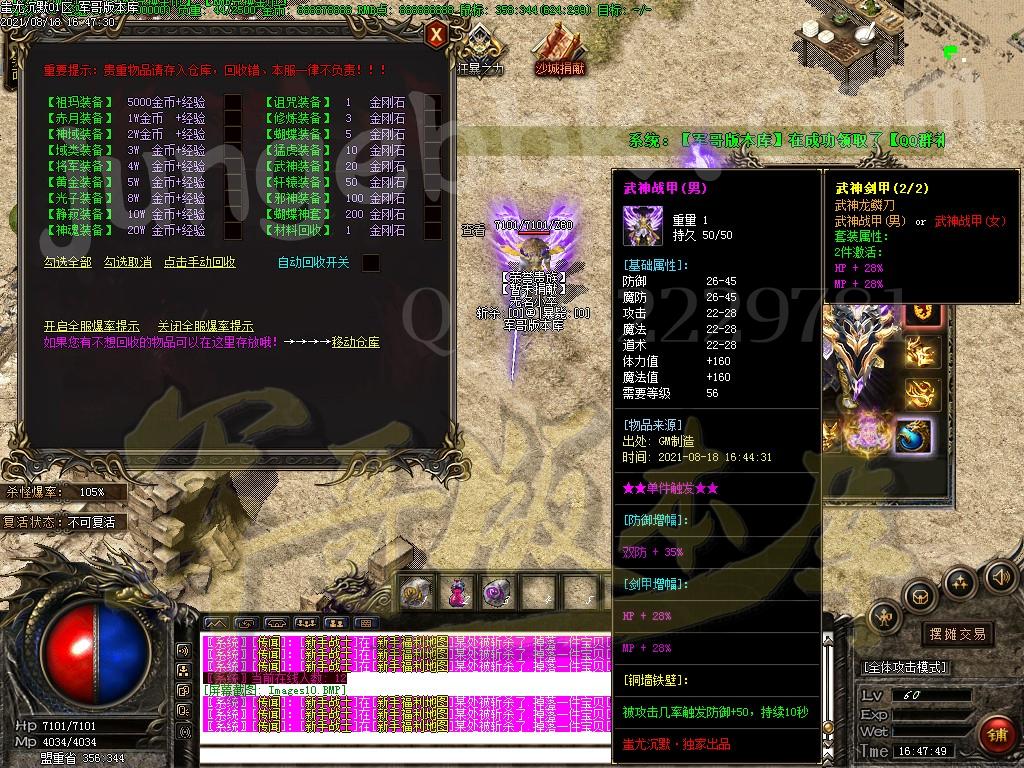Open the 移动仓库 mobile warehouse

[356, 342]
